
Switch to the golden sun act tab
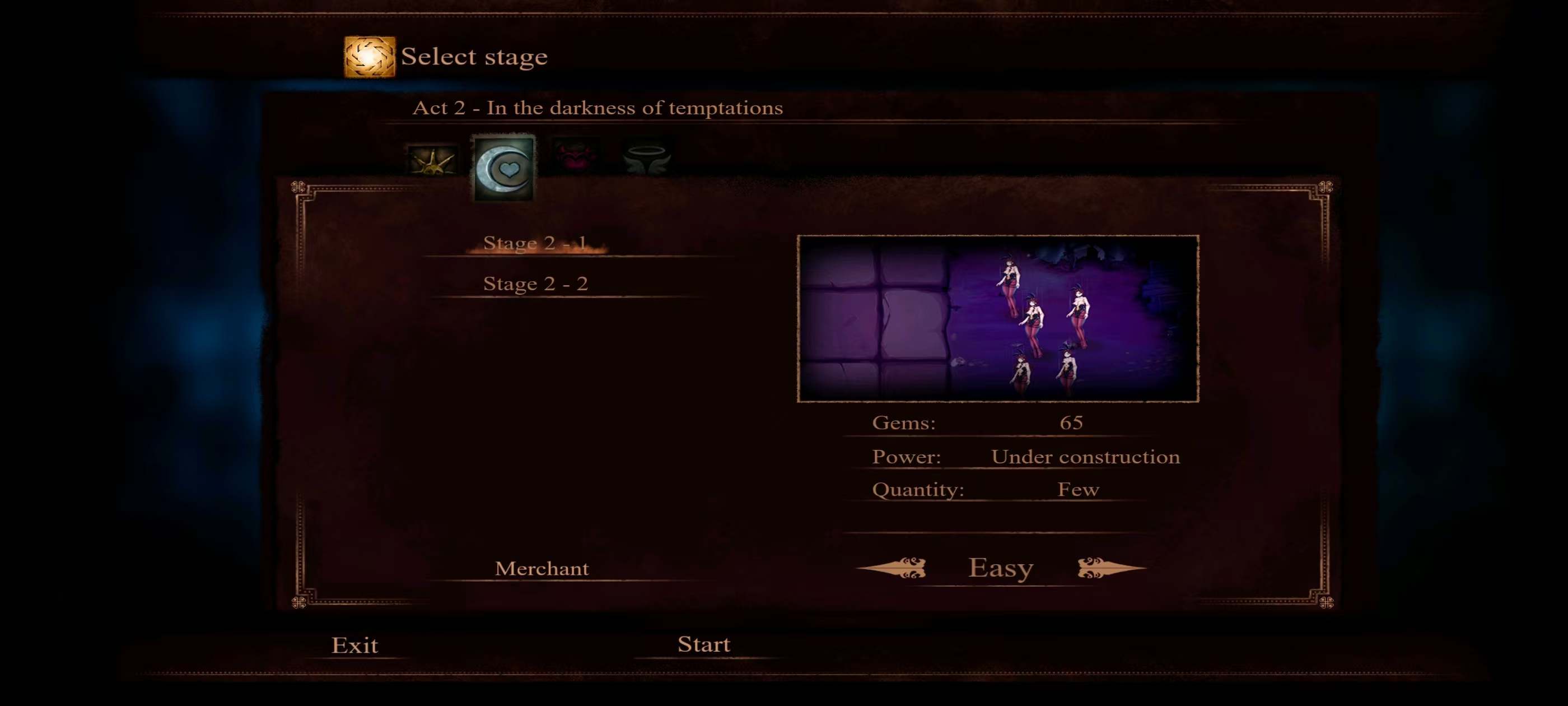pos(432,160)
